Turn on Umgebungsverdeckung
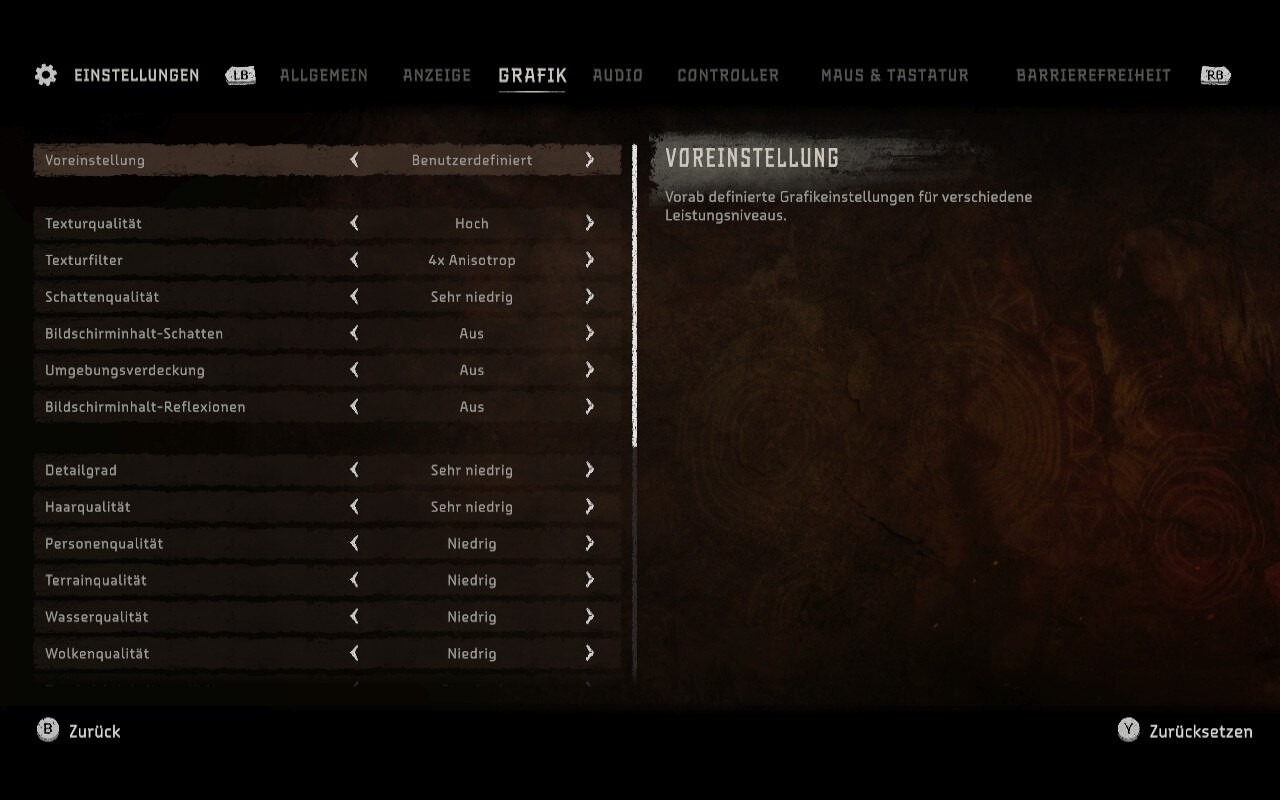The image size is (1280, 800). pos(589,370)
